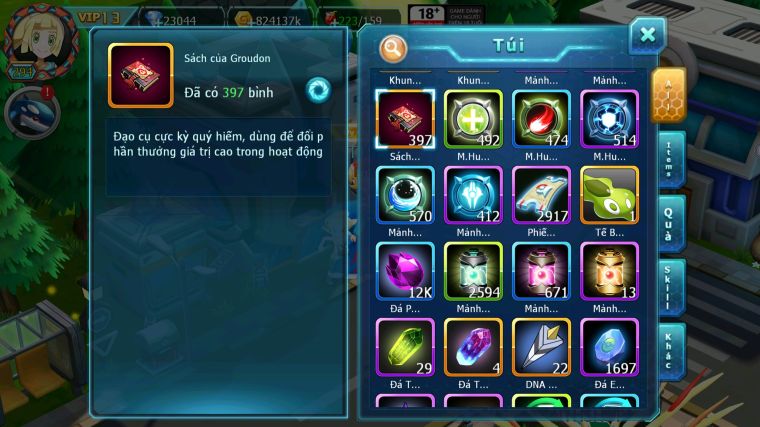Select the pink canister with 671

click(x=541, y=270)
